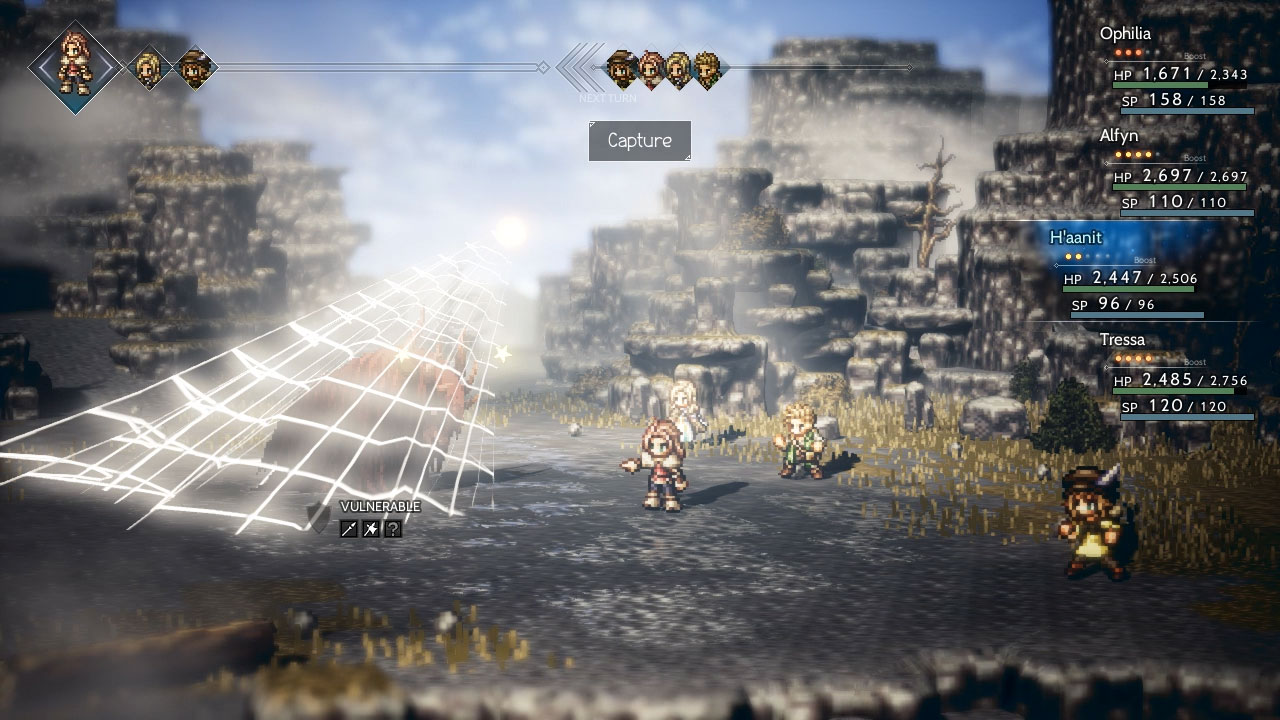Click the unknown question-mark weakness slot
Viewport: 1280px width, 720px height.
393,529
